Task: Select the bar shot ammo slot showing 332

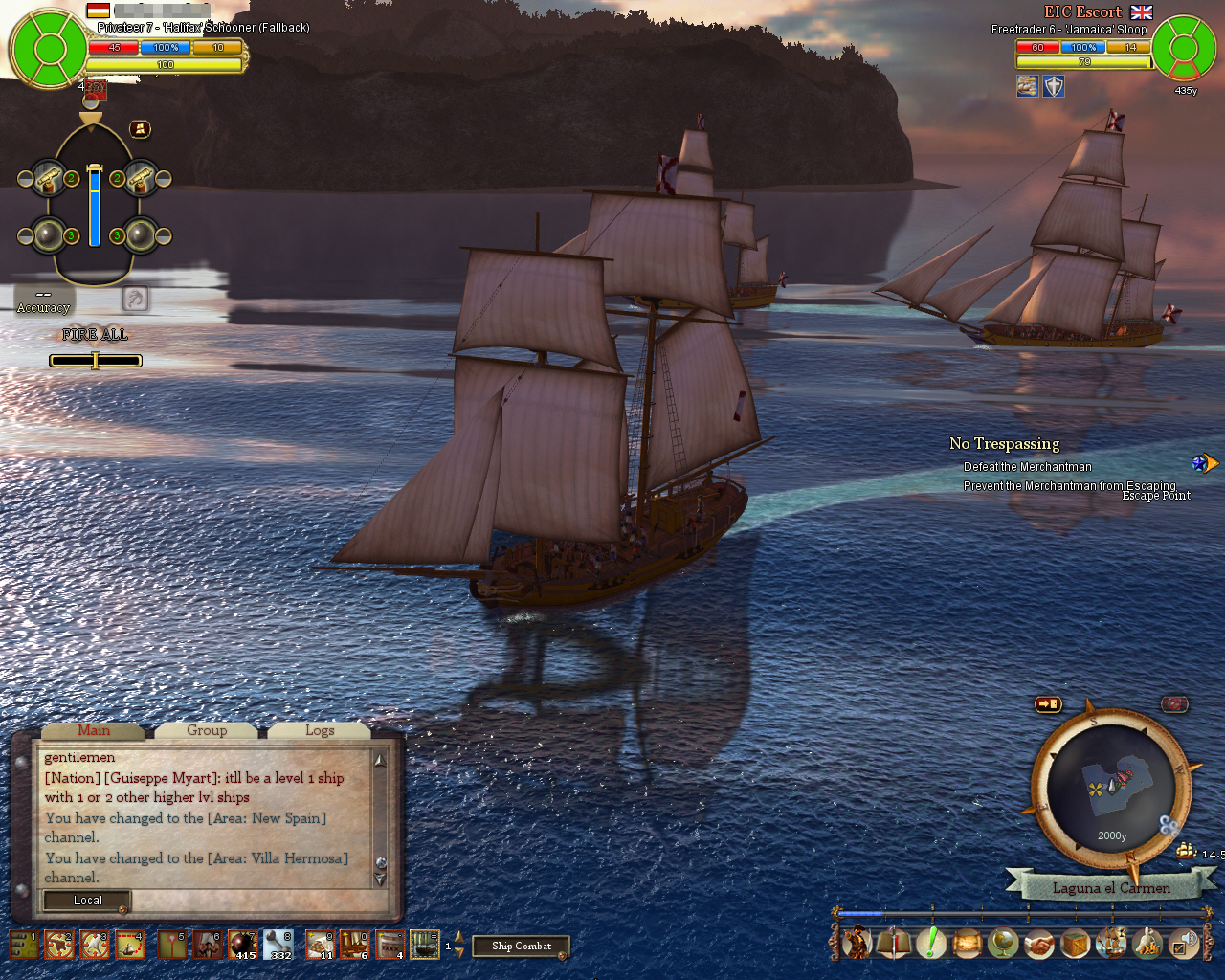Action: (278, 945)
